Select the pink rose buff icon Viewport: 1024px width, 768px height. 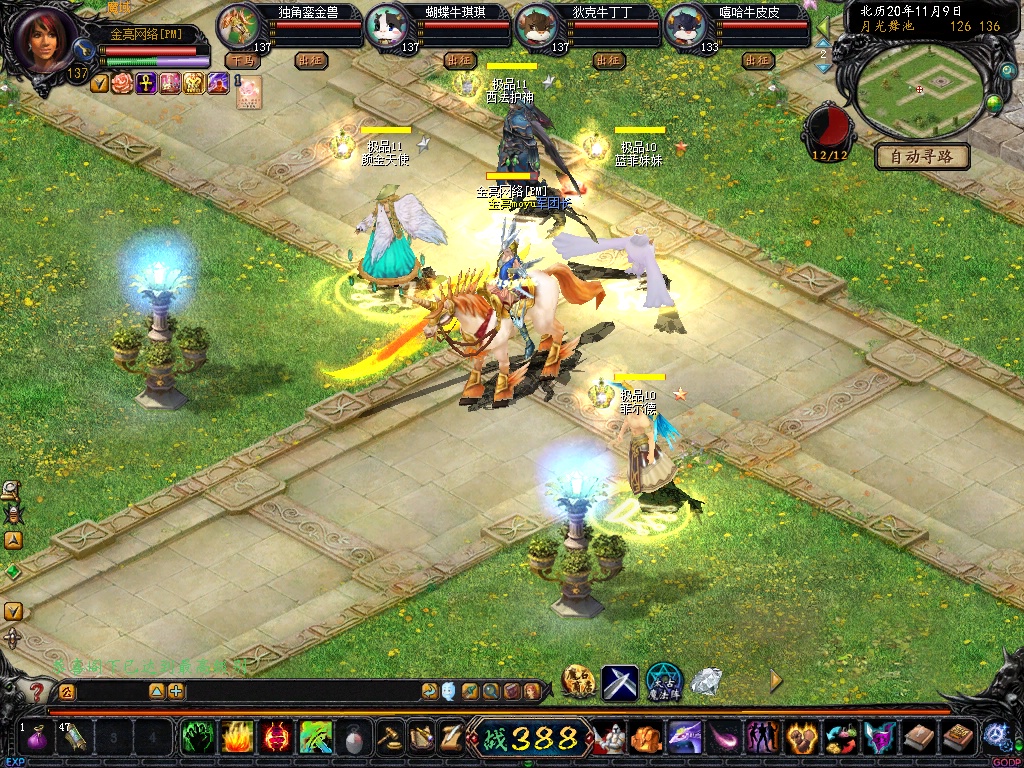[122, 83]
